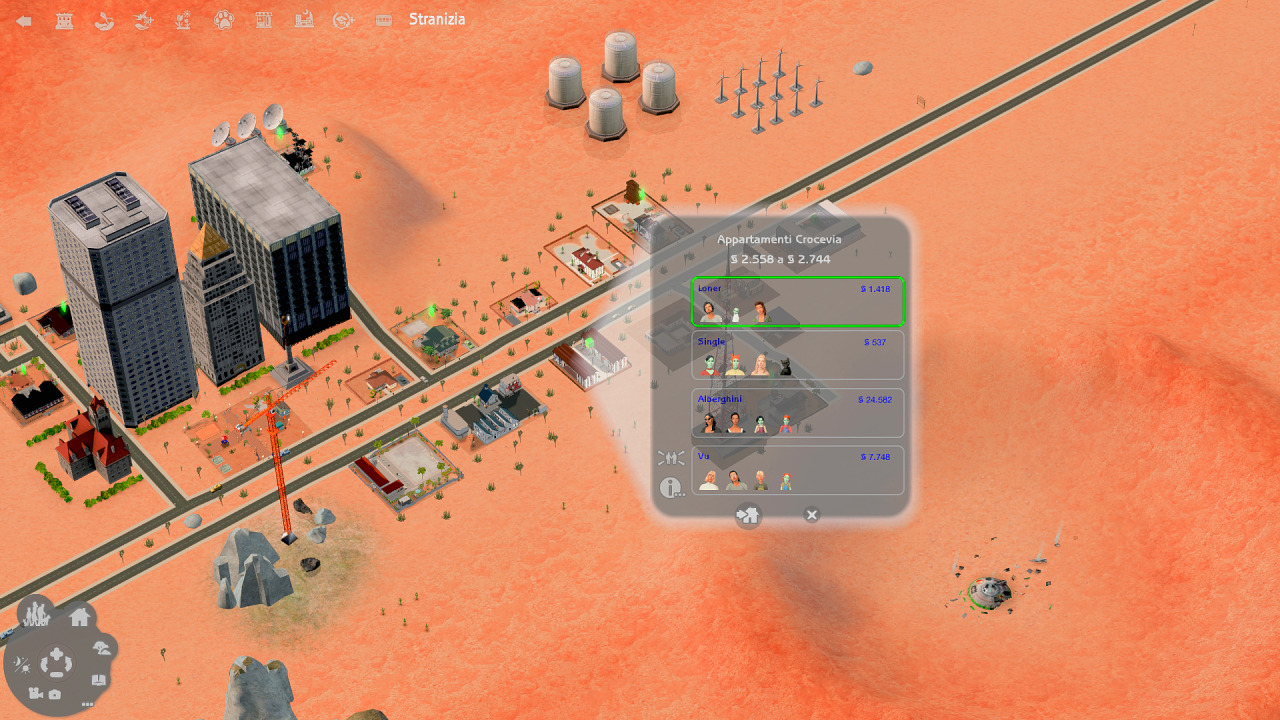Close the Appartamenti Crocevia panel

point(812,515)
